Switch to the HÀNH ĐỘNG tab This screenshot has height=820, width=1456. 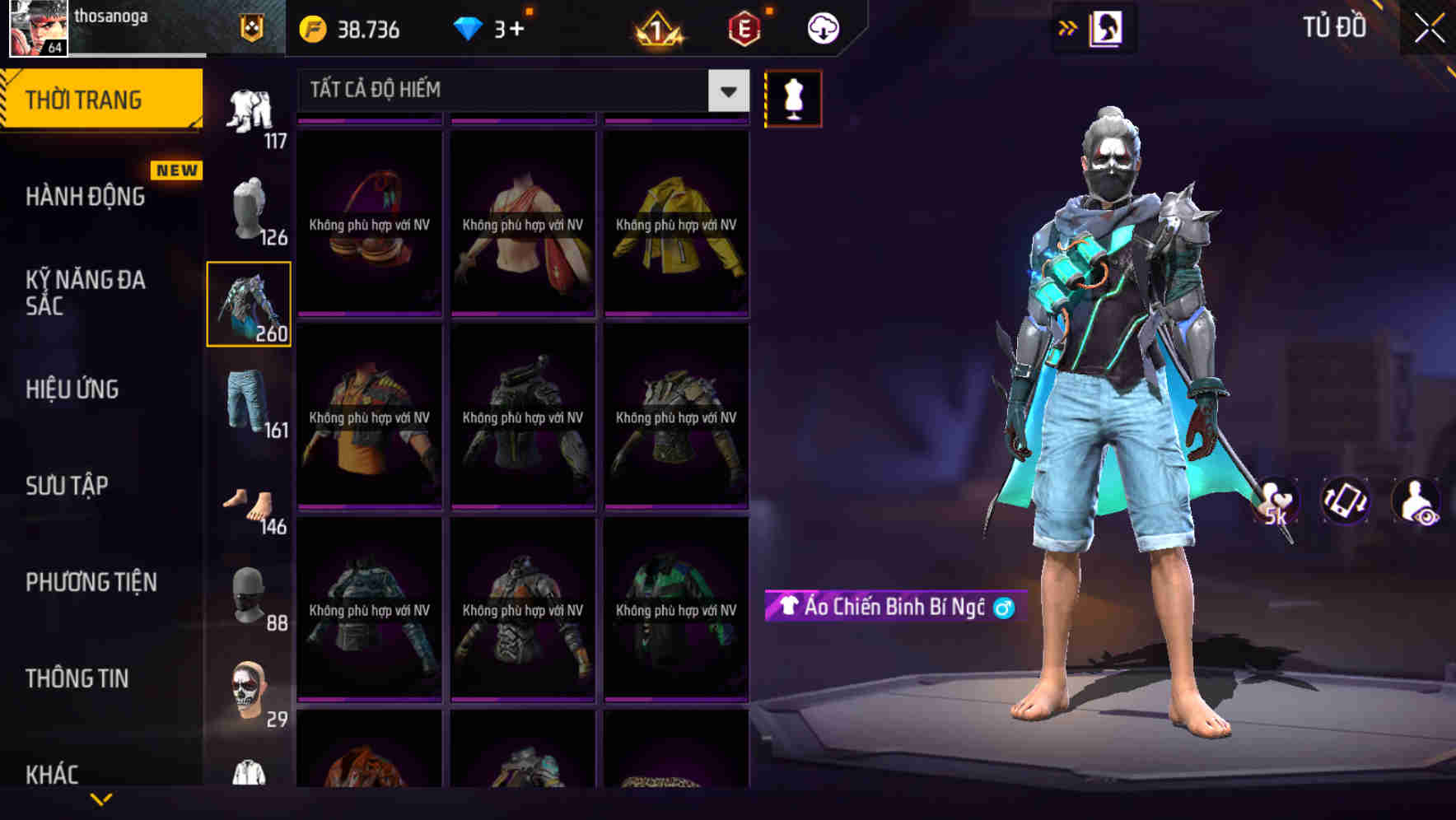[85, 196]
